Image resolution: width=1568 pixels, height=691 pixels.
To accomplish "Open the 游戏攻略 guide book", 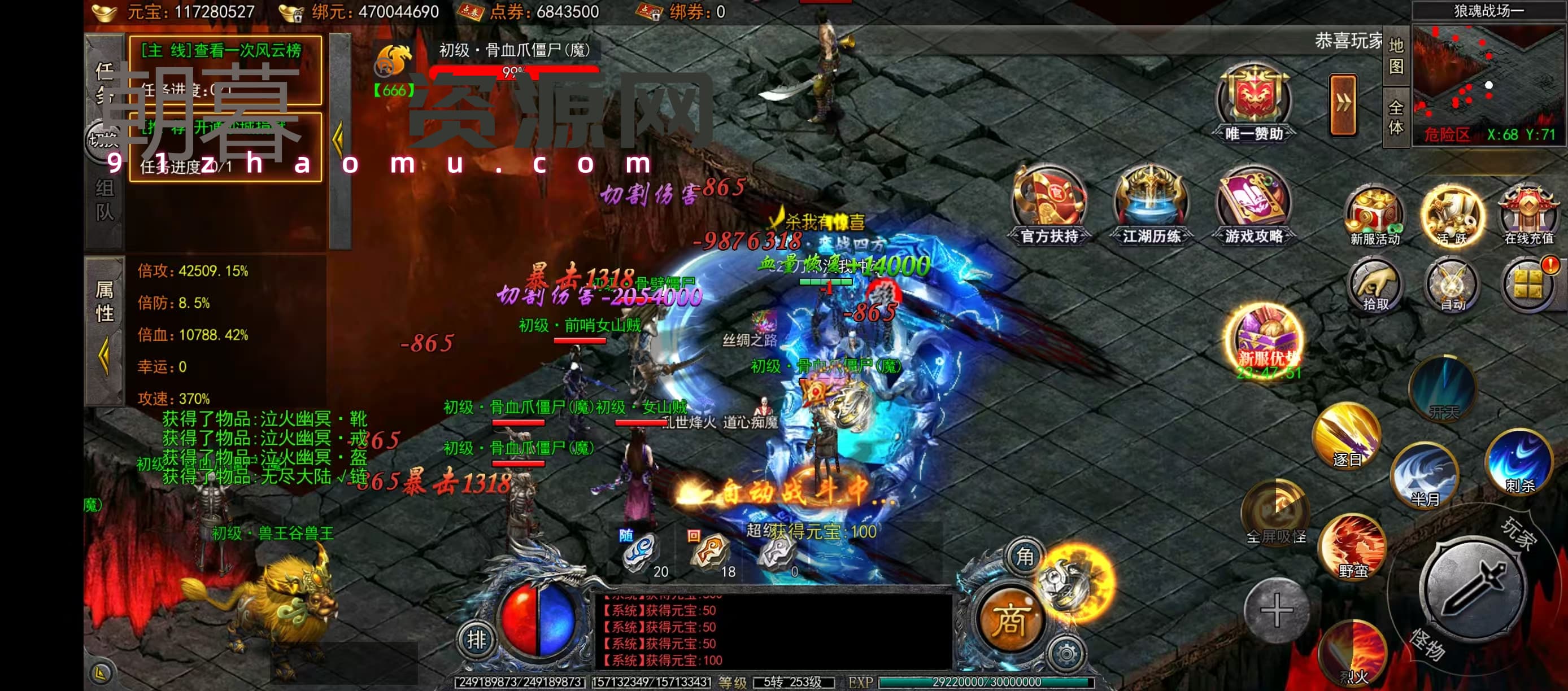I will 1253,203.
